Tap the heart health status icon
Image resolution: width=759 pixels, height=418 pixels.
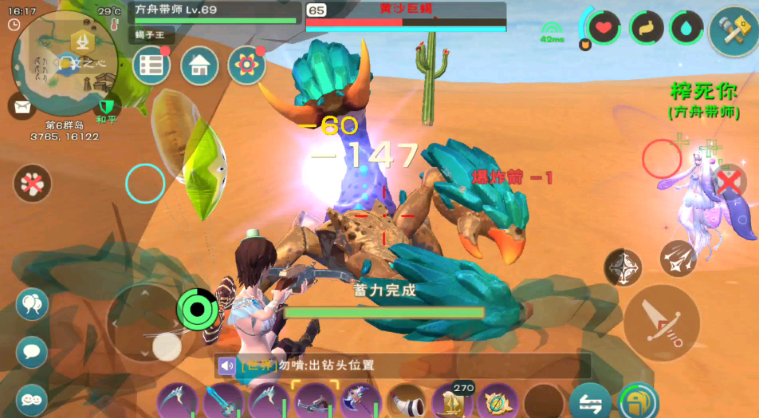[x=604, y=28]
